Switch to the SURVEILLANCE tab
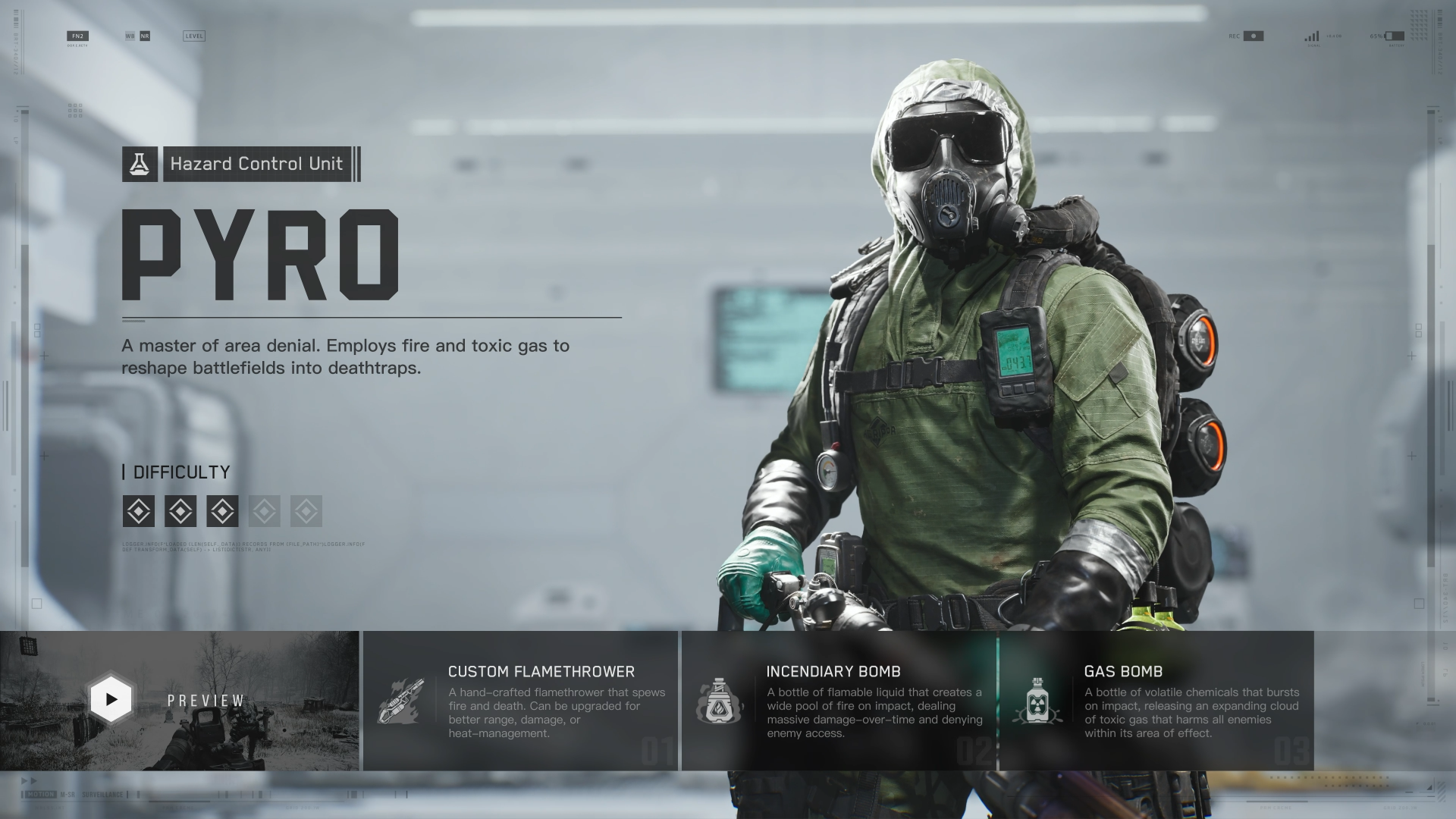The width and height of the screenshot is (1456, 819). pos(102,794)
